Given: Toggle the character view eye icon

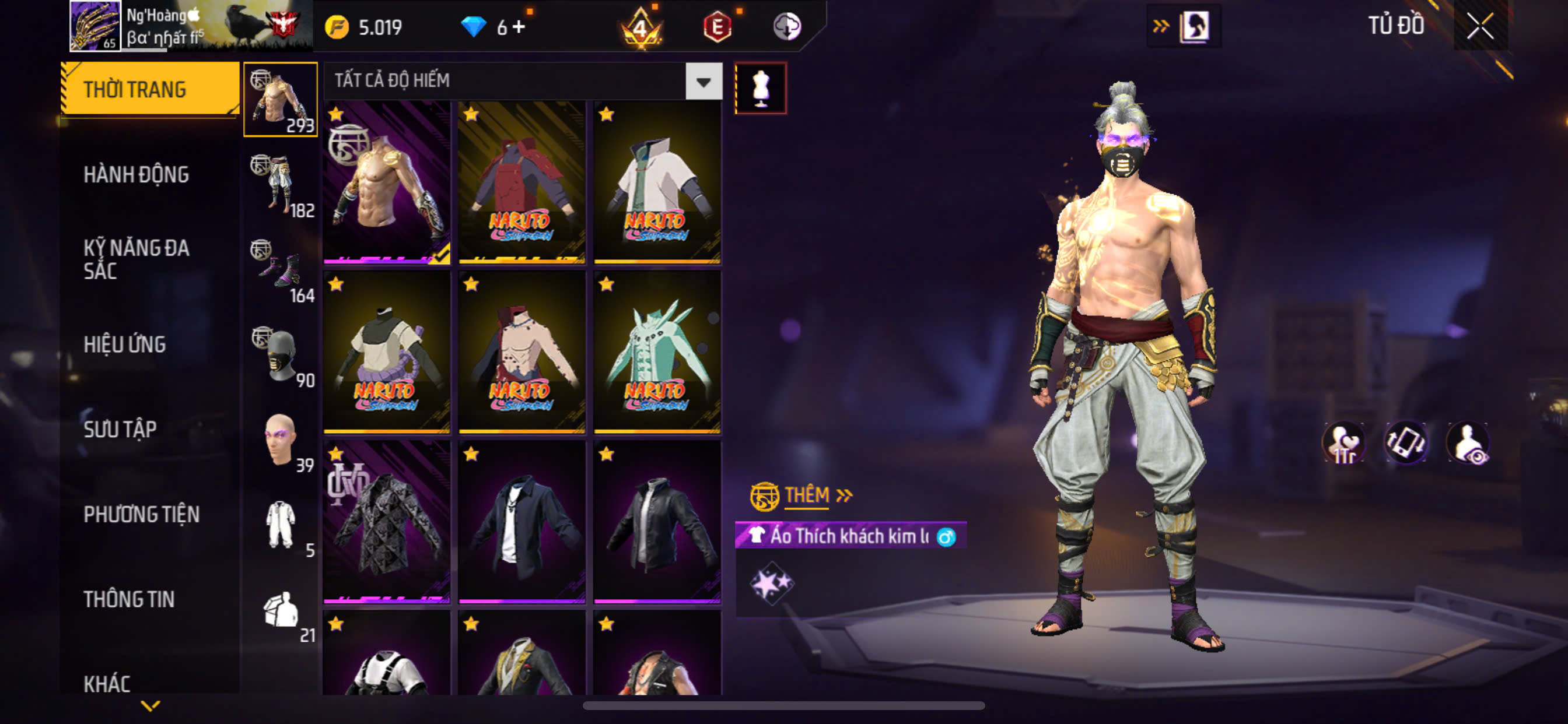Looking at the screenshot, I should 1468,443.
